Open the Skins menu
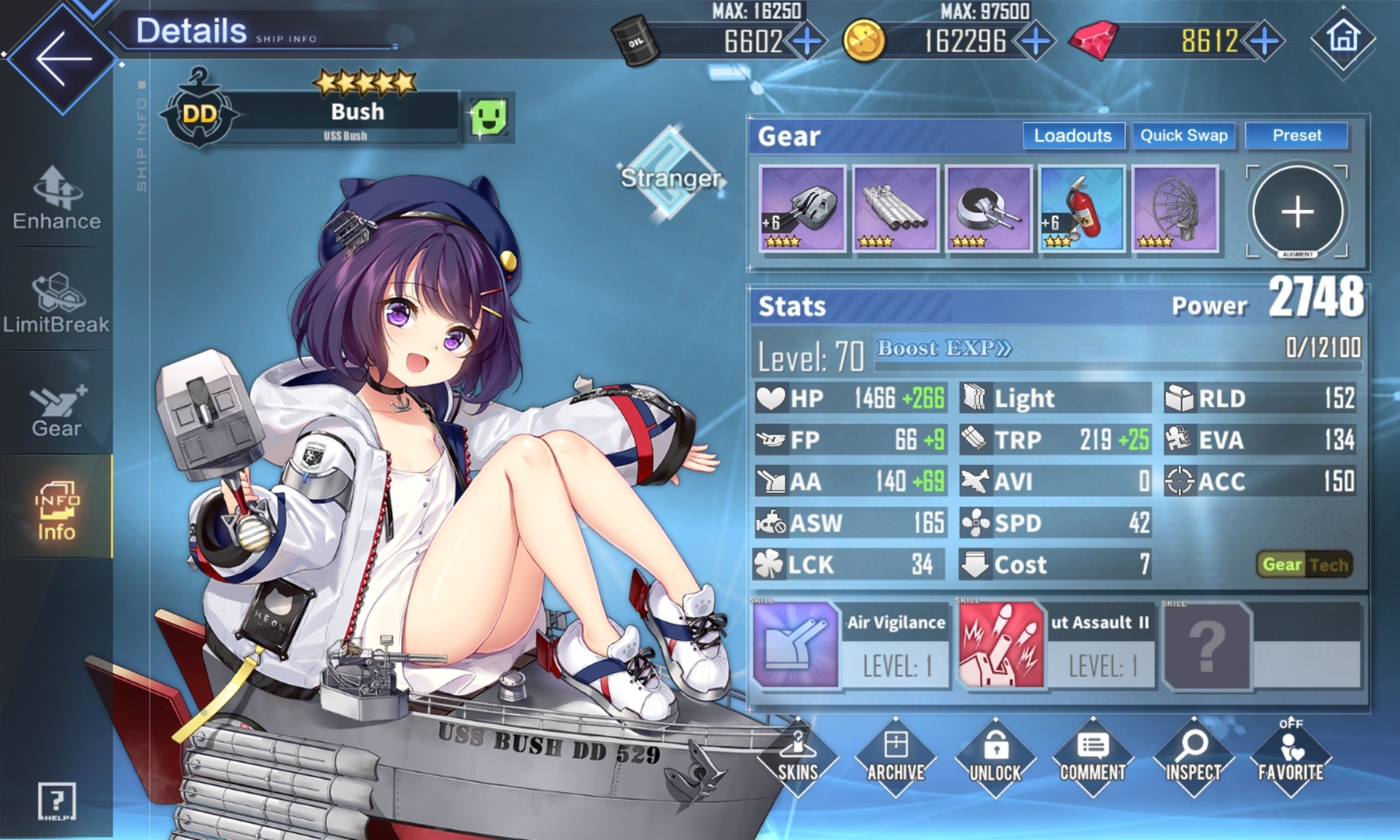This screenshot has height=840, width=1400. [798, 758]
